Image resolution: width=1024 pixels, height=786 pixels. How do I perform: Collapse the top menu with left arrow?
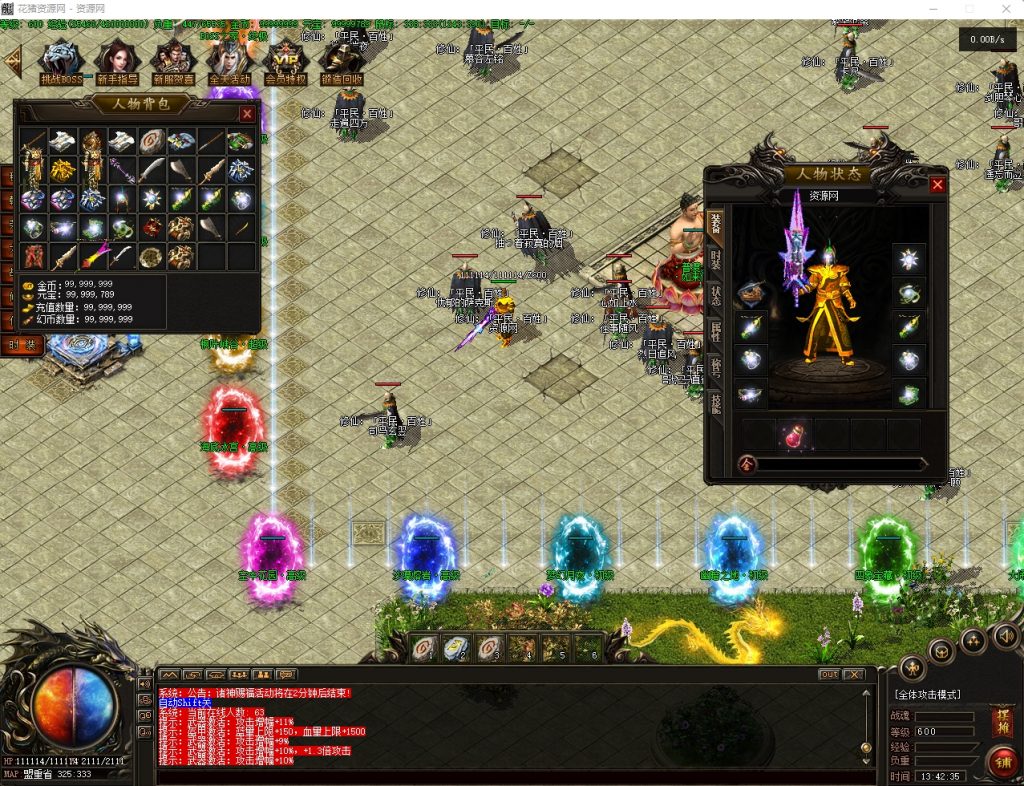coord(13,62)
